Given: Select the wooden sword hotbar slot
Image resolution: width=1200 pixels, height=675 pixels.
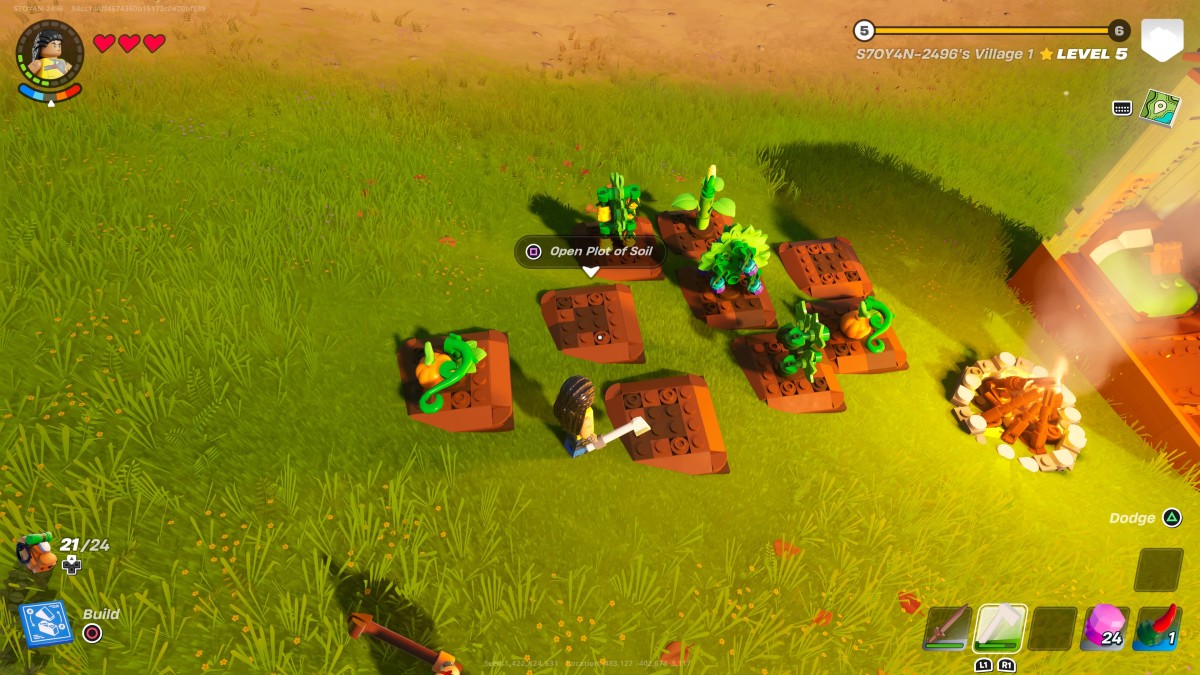Looking at the screenshot, I should [946, 627].
